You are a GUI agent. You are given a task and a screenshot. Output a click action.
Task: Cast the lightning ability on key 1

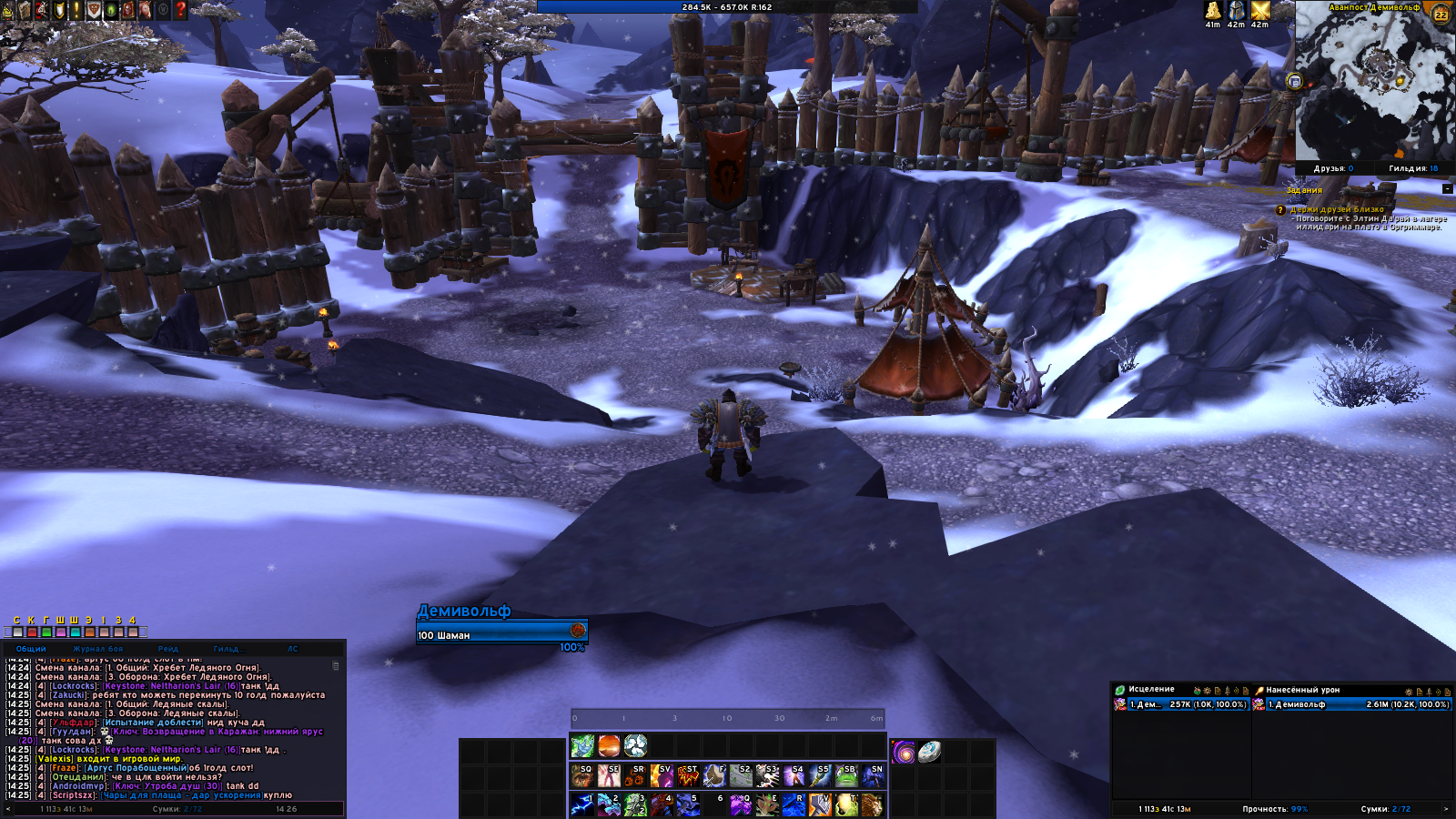[582, 804]
